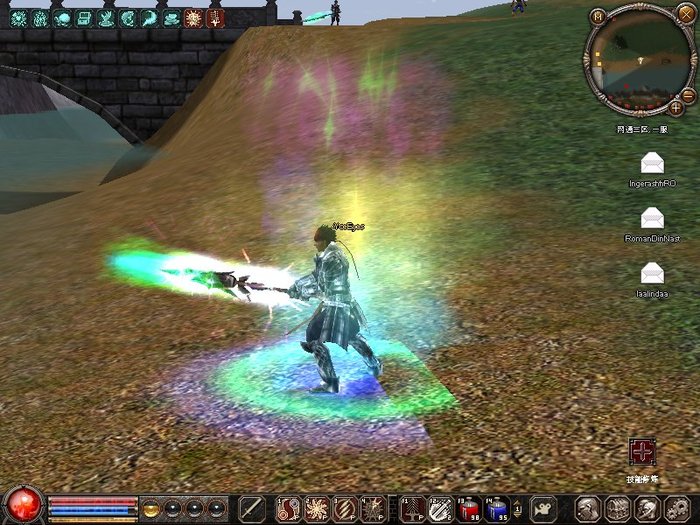Image resolution: width=700 pixels, height=525 pixels.
Task: Select the blue mana potion hotbar slot
Action: 497,509
